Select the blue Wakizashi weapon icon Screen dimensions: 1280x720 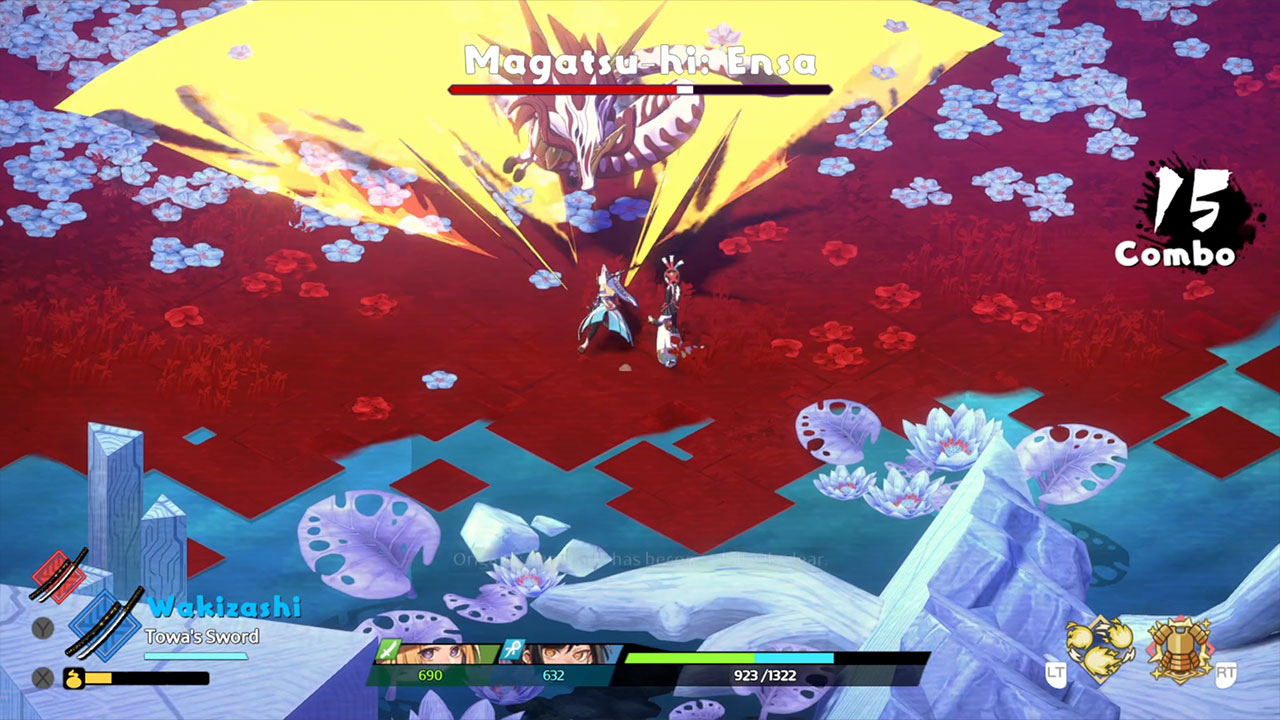pyautogui.click(x=104, y=624)
